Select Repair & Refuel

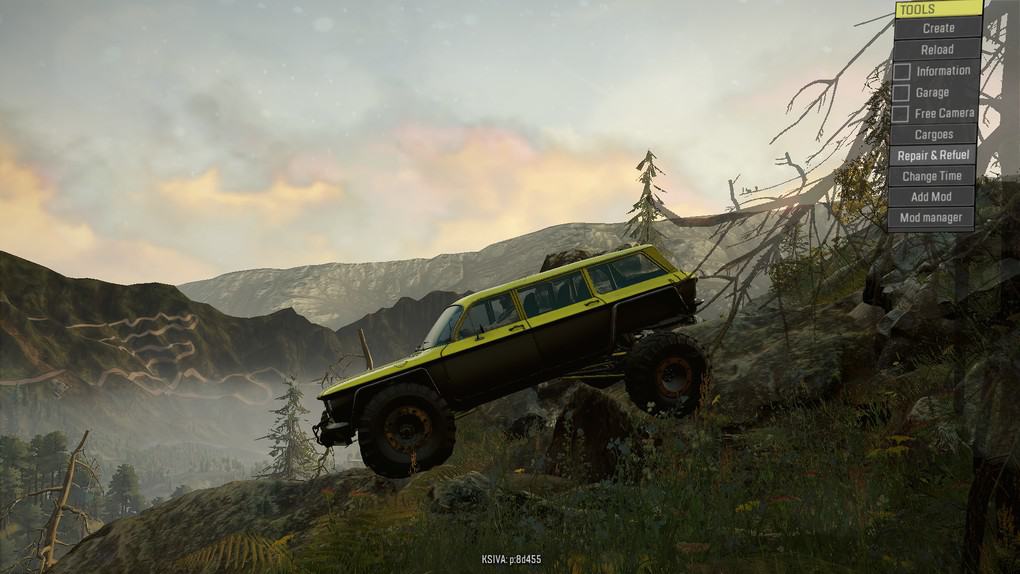point(933,155)
